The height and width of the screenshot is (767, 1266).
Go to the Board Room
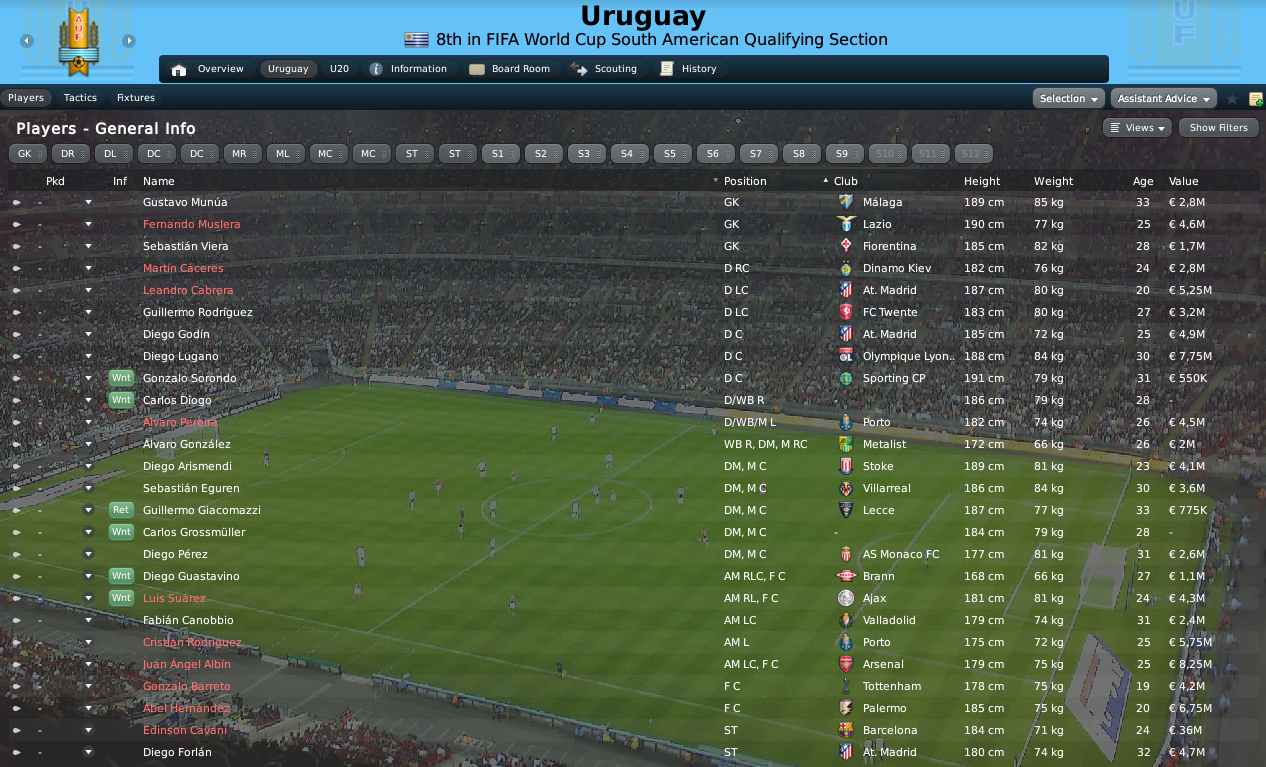pyautogui.click(x=510, y=69)
